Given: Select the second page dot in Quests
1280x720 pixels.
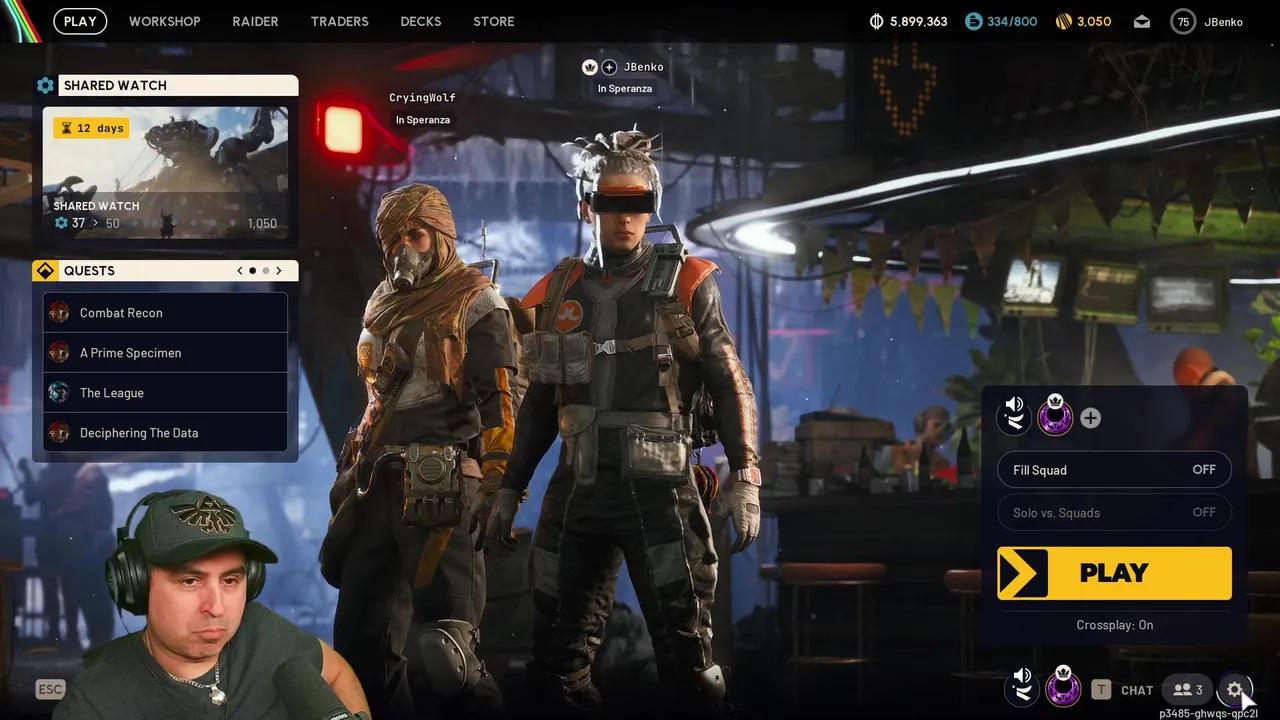Looking at the screenshot, I should [x=265, y=270].
